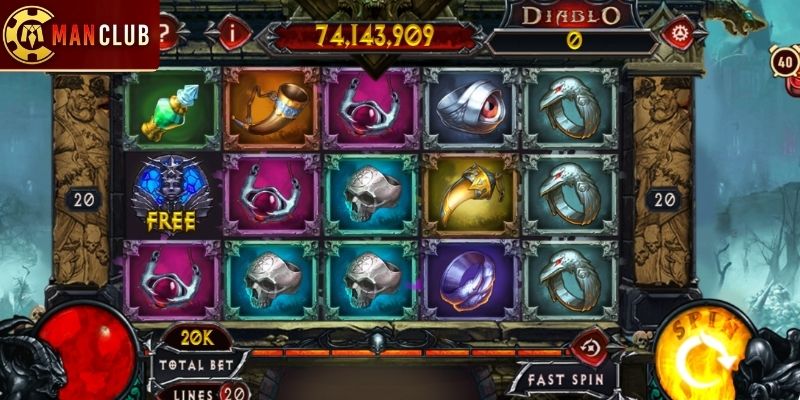Open help with the question mark button
Image resolution: width=800 pixels, height=400 pixels.
point(169,33)
